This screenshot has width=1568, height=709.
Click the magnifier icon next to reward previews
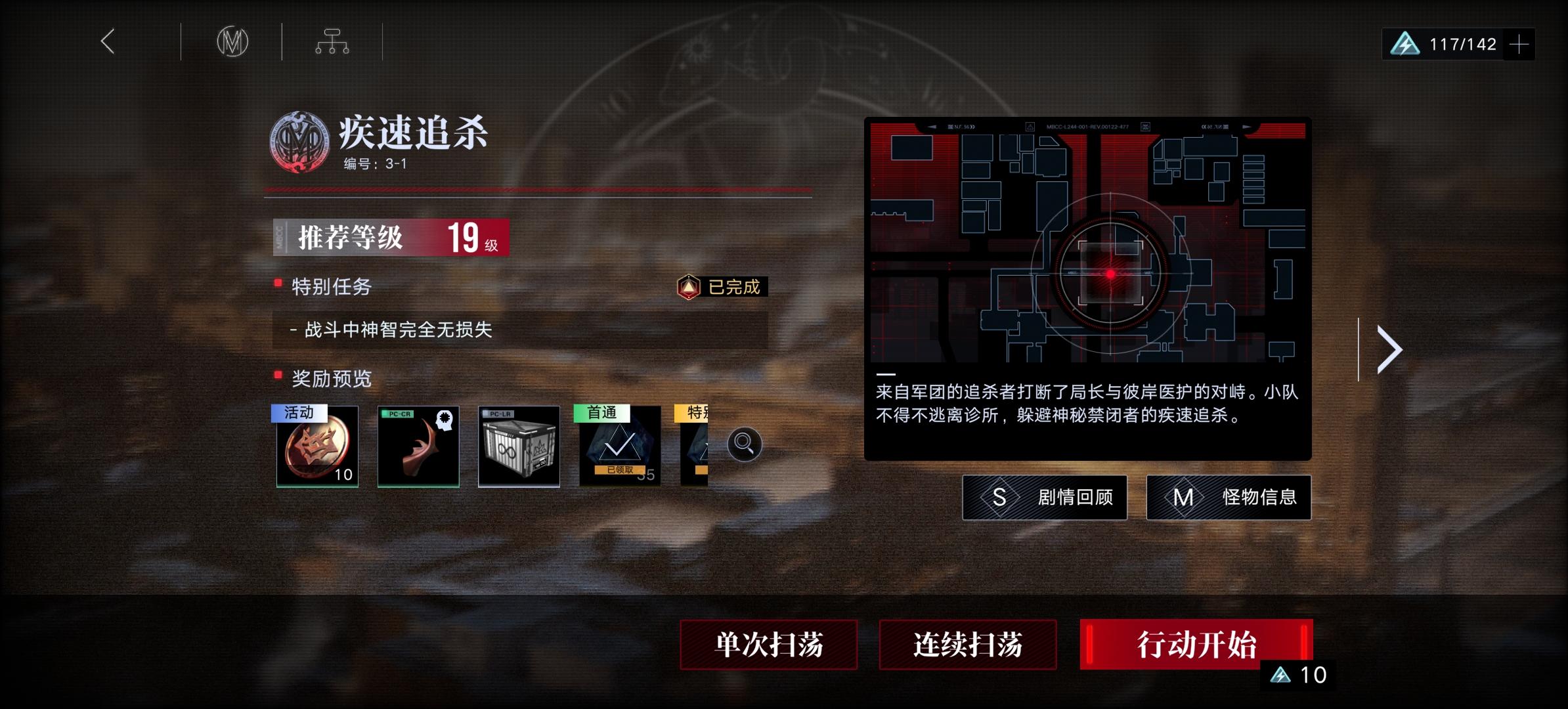(x=744, y=444)
